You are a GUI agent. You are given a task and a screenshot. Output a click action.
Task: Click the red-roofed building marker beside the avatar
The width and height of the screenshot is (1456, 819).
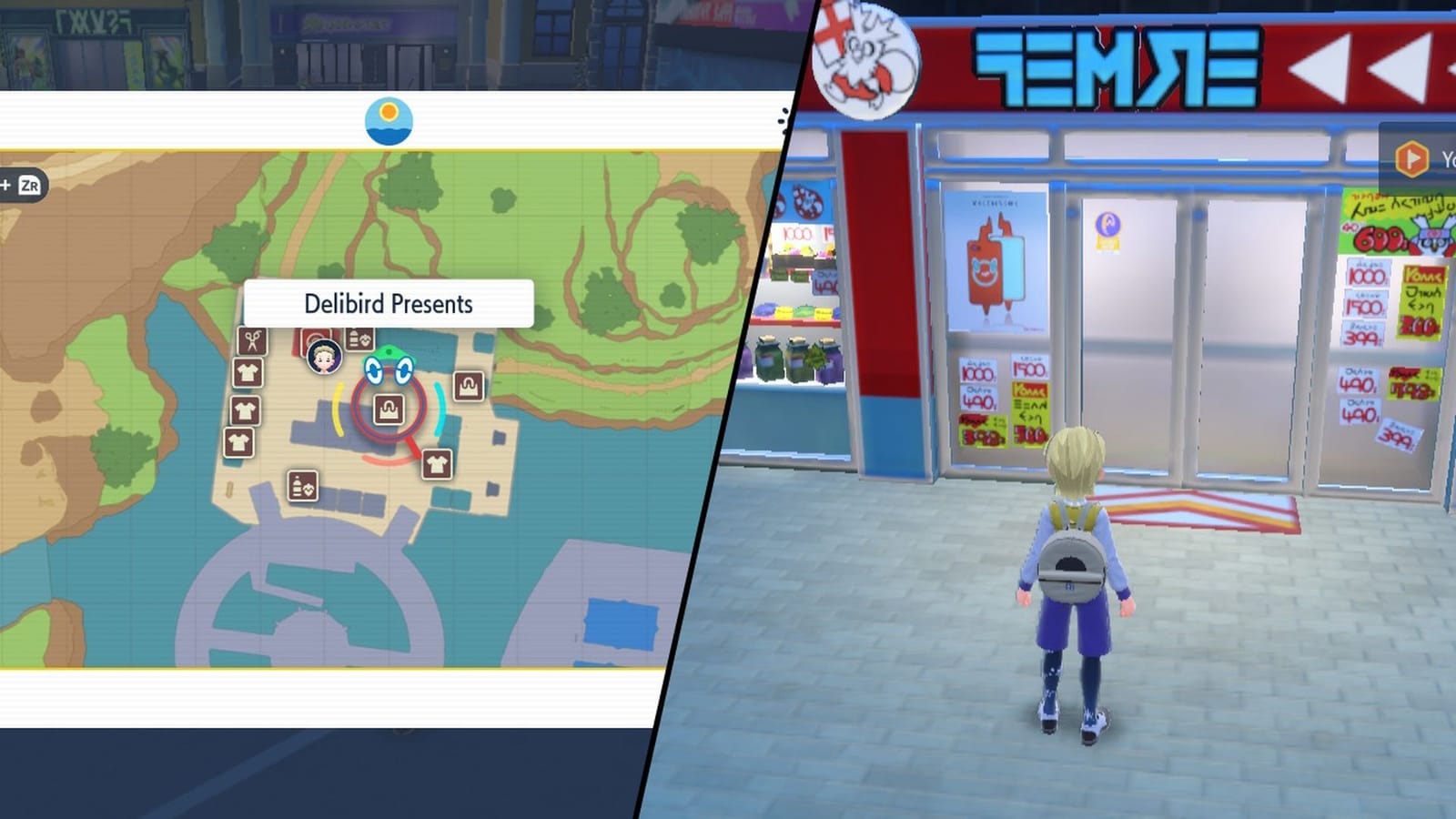[x=316, y=336]
